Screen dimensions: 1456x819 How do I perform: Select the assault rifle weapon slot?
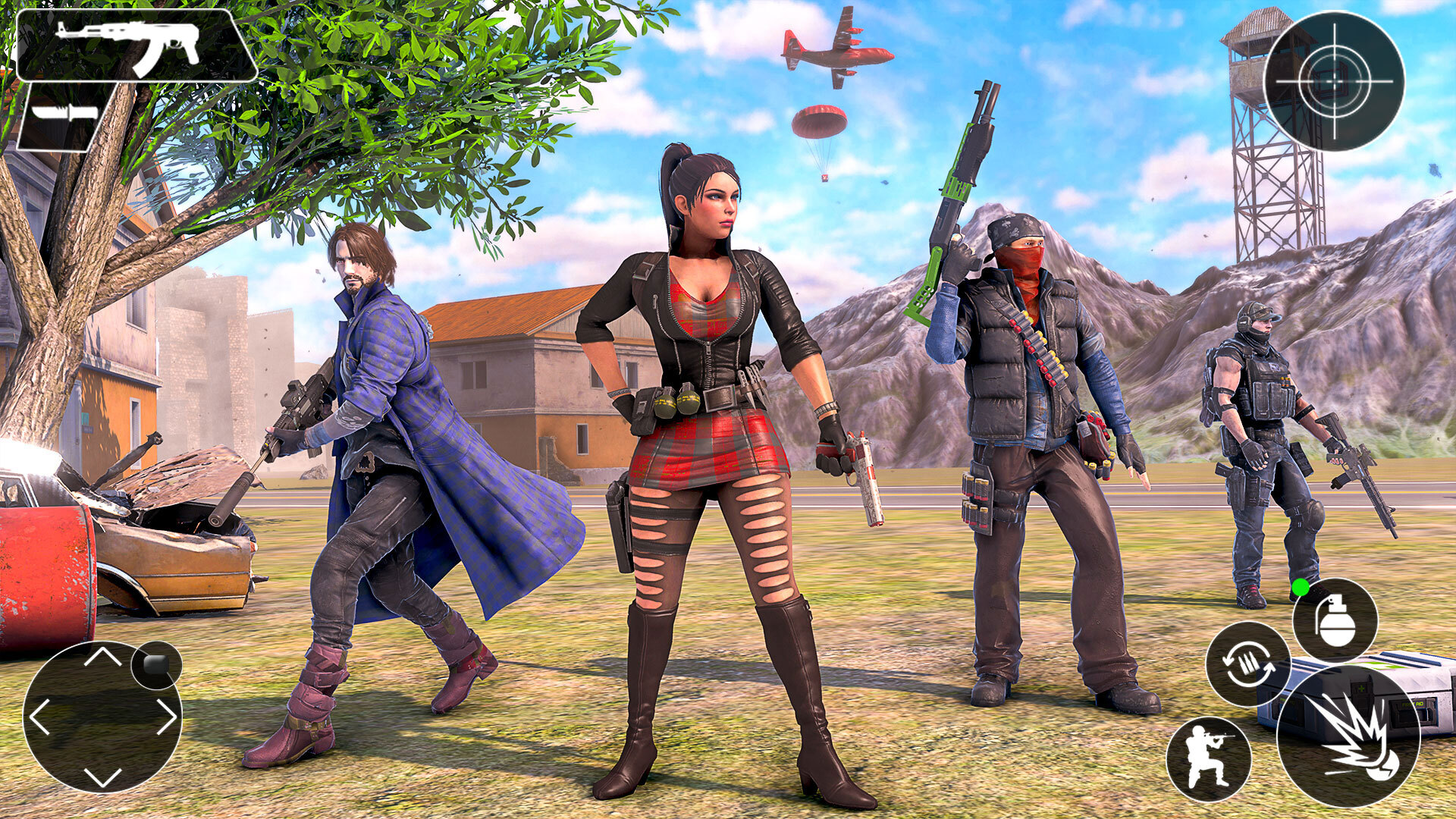pyautogui.click(x=136, y=45)
